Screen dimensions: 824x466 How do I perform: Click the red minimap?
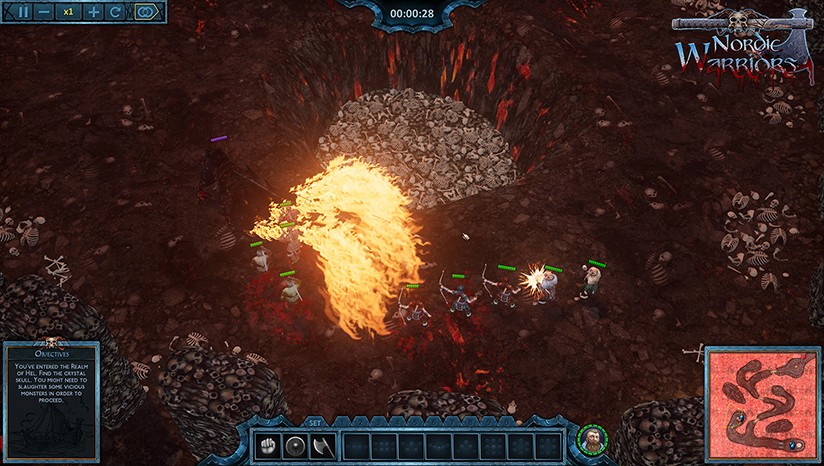pos(763,404)
